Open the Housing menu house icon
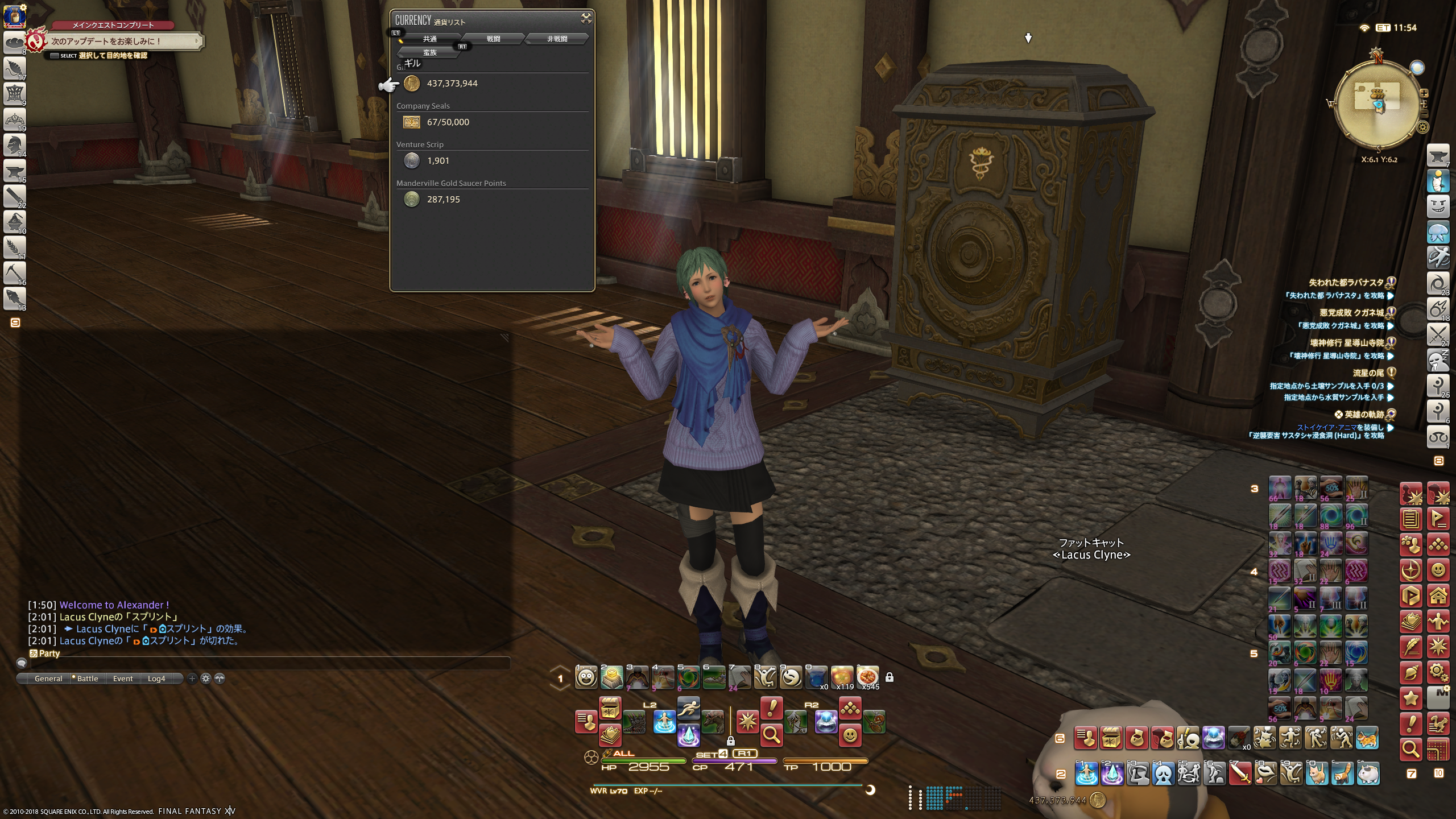The height and width of the screenshot is (819, 1456). tap(1438, 596)
